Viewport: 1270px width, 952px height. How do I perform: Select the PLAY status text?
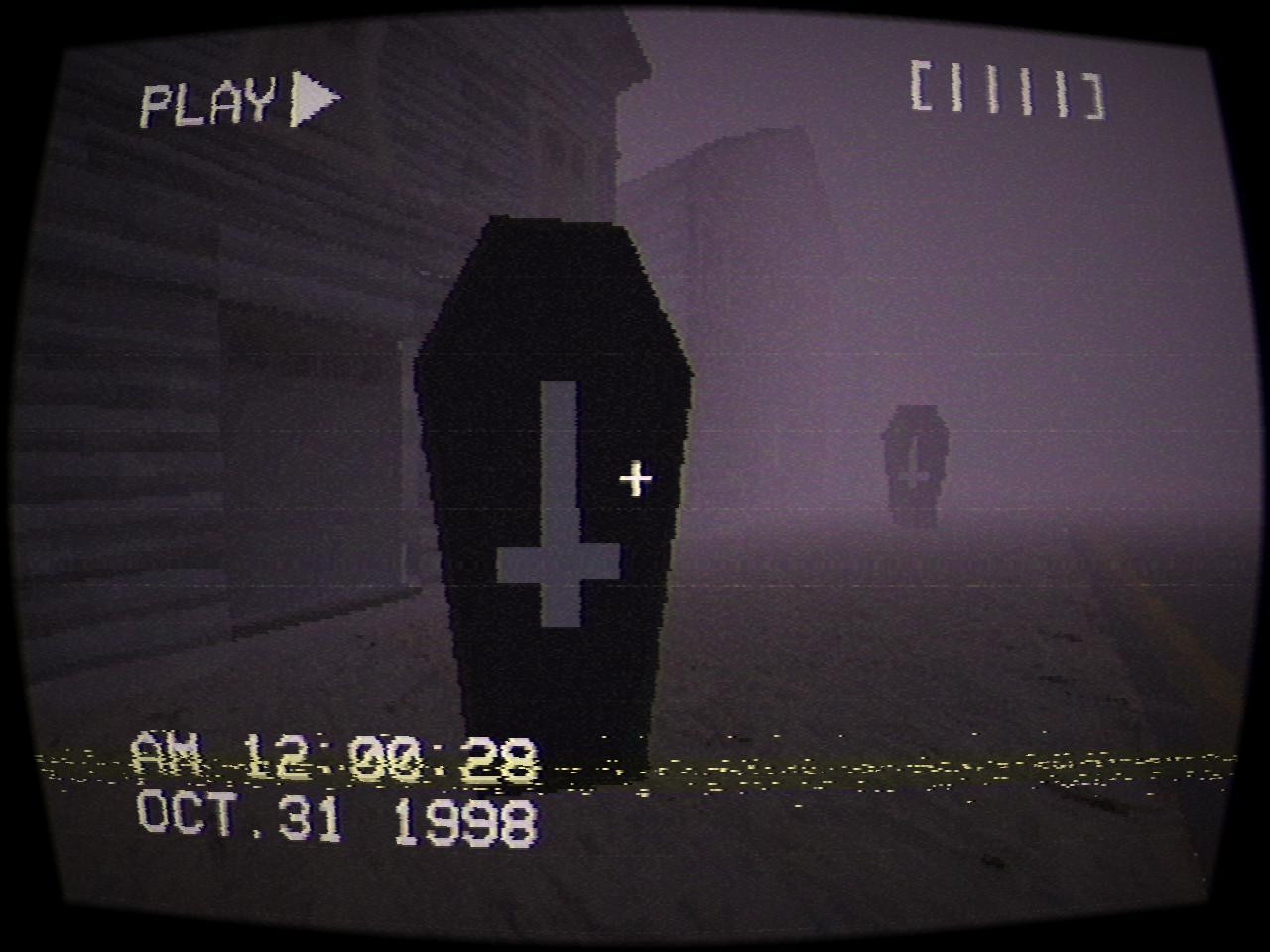point(208,99)
